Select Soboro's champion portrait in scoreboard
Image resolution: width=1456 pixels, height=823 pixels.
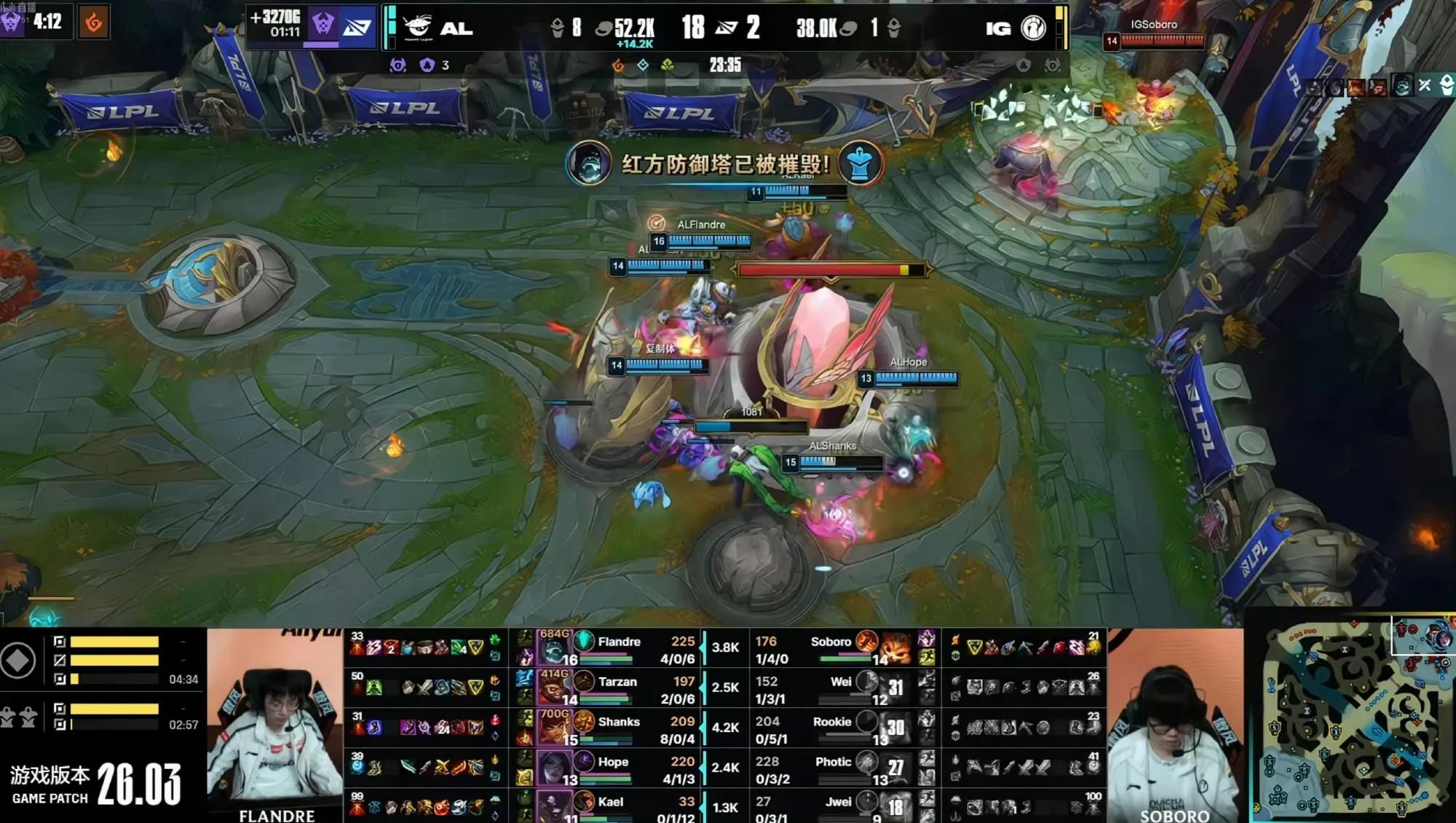[895, 647]
